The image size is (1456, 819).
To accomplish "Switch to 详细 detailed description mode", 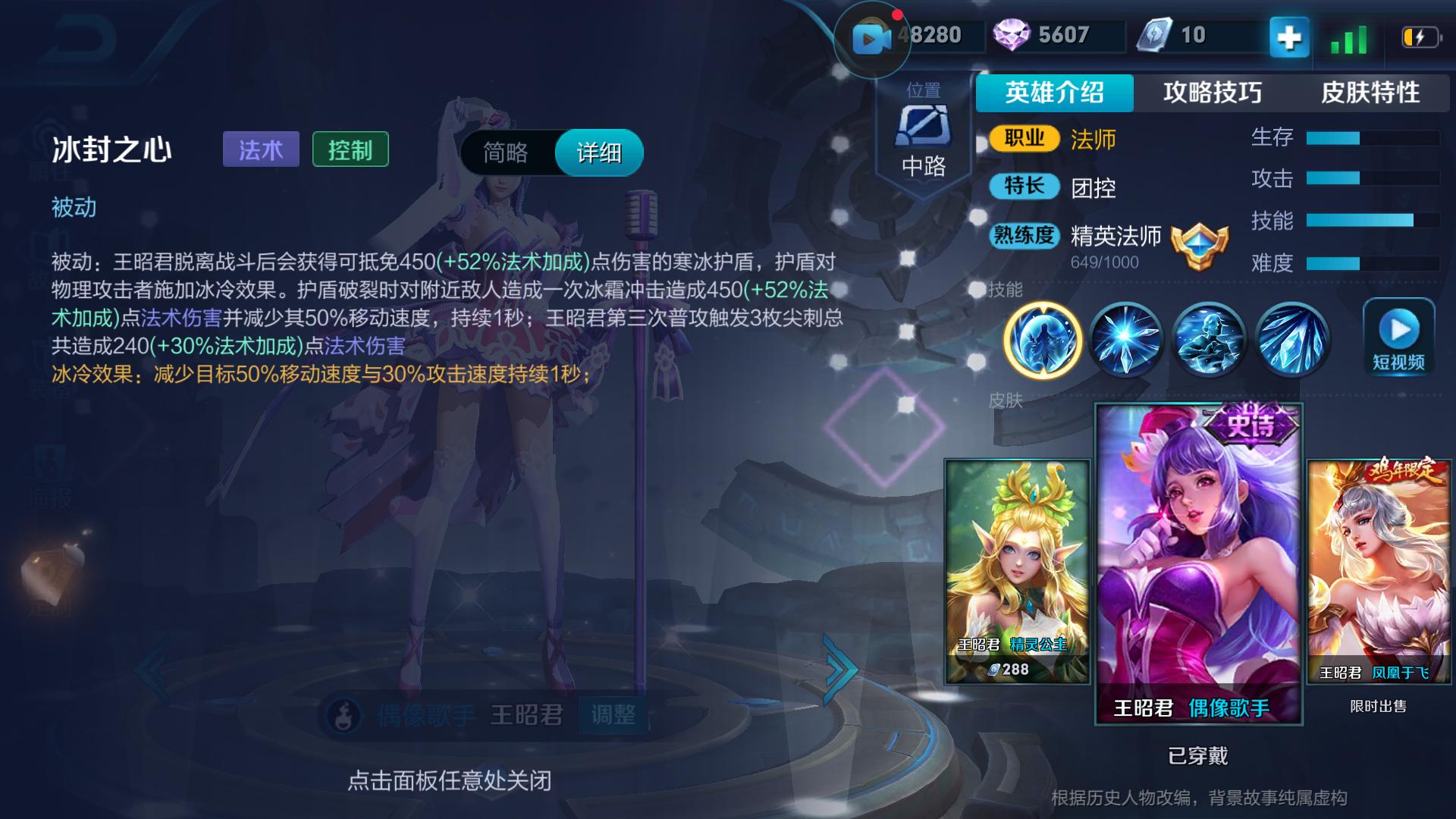I will 598,152.
